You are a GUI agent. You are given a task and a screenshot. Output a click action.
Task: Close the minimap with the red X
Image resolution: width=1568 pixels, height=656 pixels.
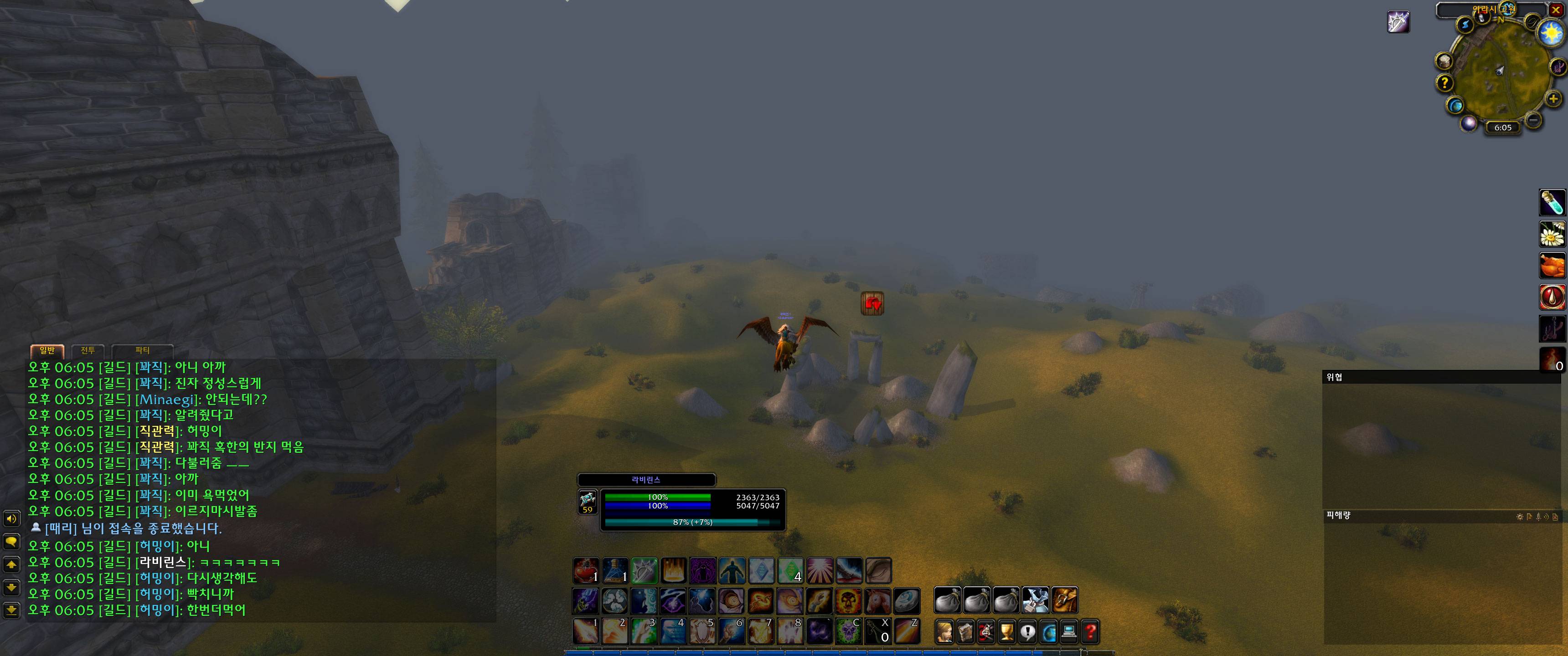tap(1555, 10)
